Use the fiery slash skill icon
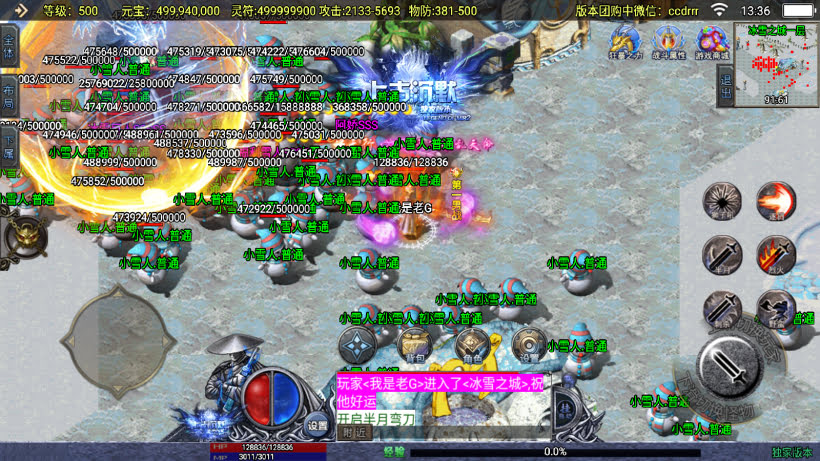 tap(775, 201)
